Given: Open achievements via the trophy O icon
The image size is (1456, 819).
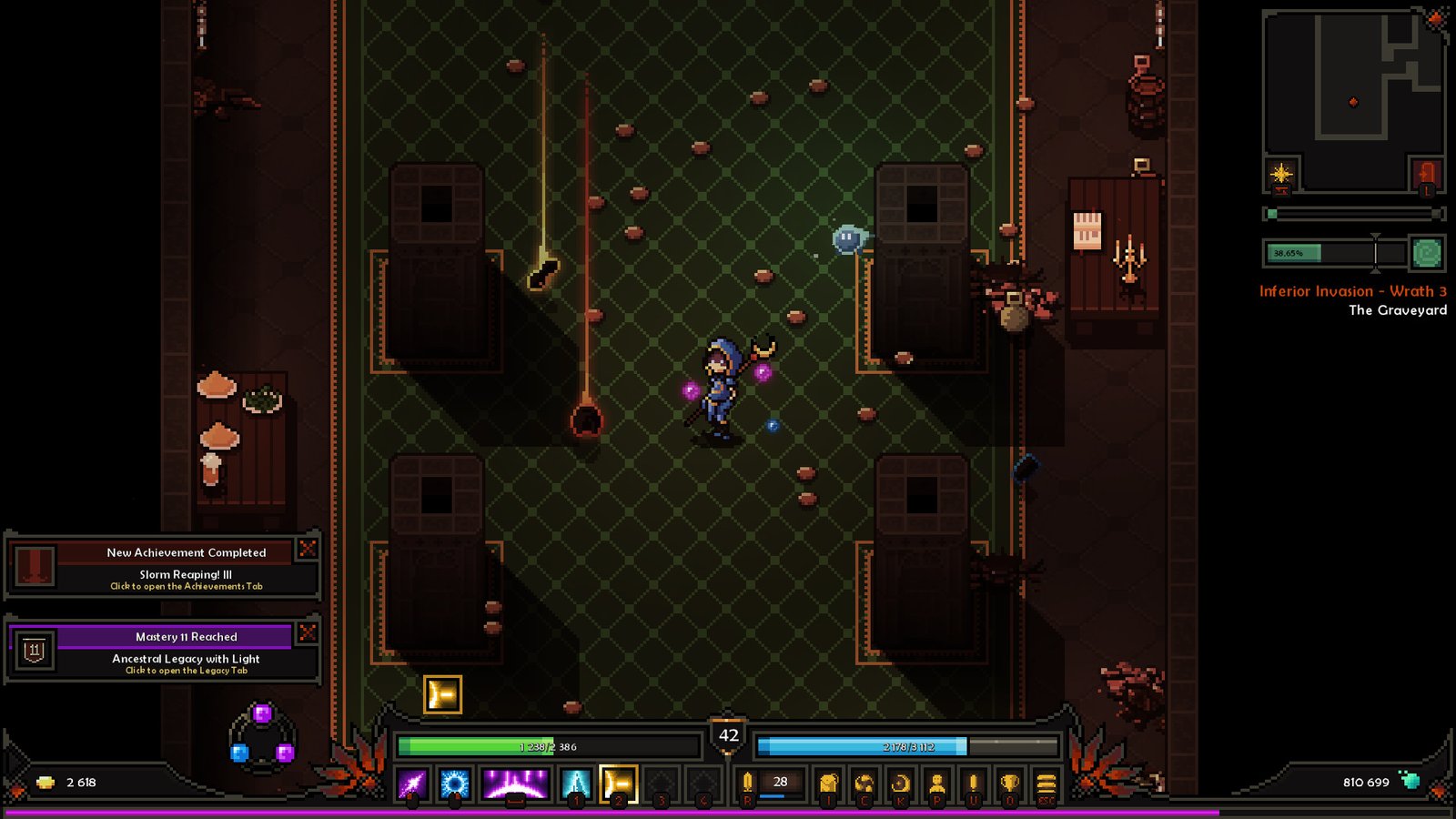Looking at the screenshot, I should pyautogui.click(x=1009, y=781).
